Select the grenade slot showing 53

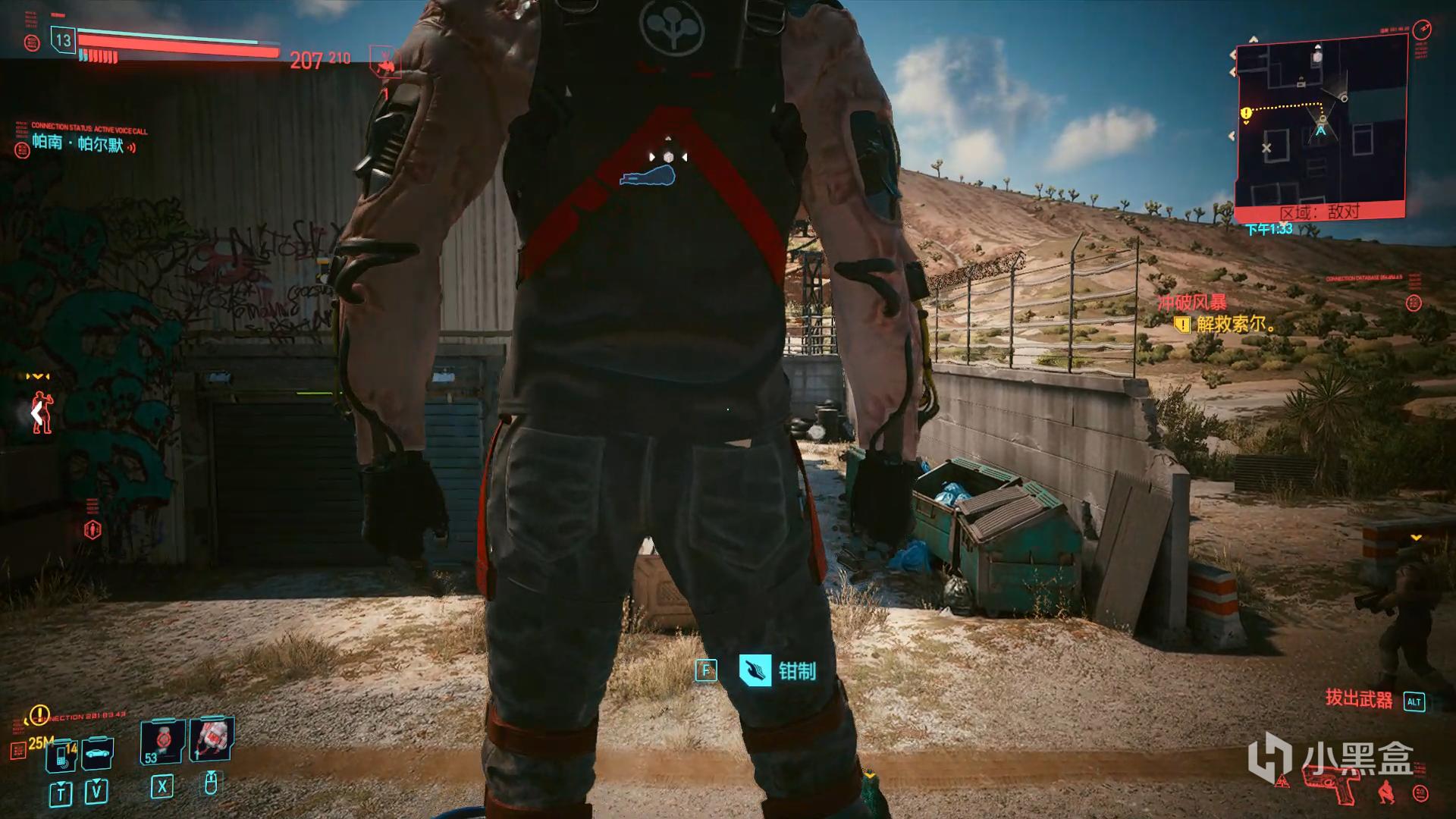pyautogui.click(x=162, y=741)
